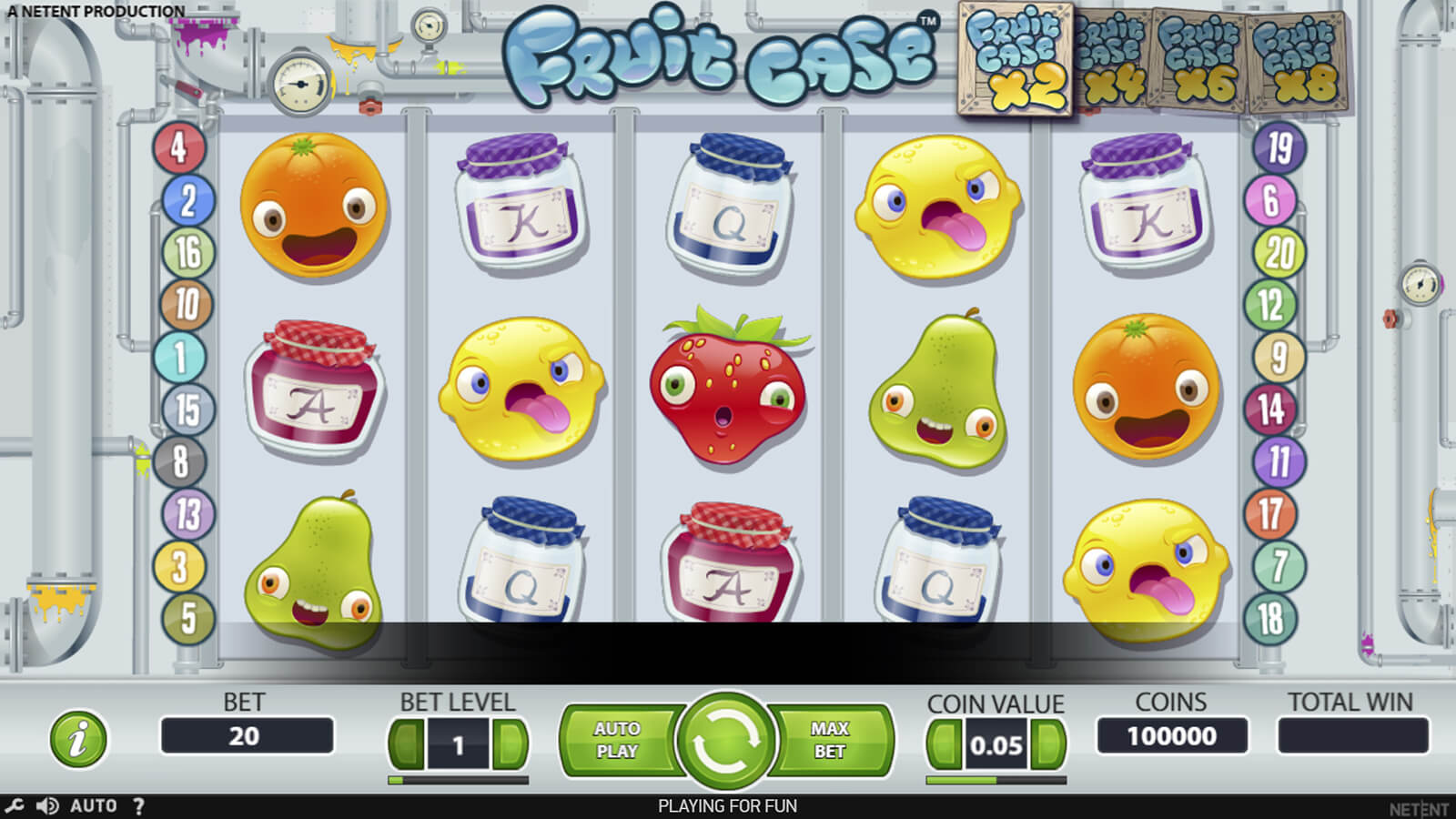The width and height of the screenshot is (1456, 819).
Task: Open the wrench settings icon
Action: coord(15,806)
